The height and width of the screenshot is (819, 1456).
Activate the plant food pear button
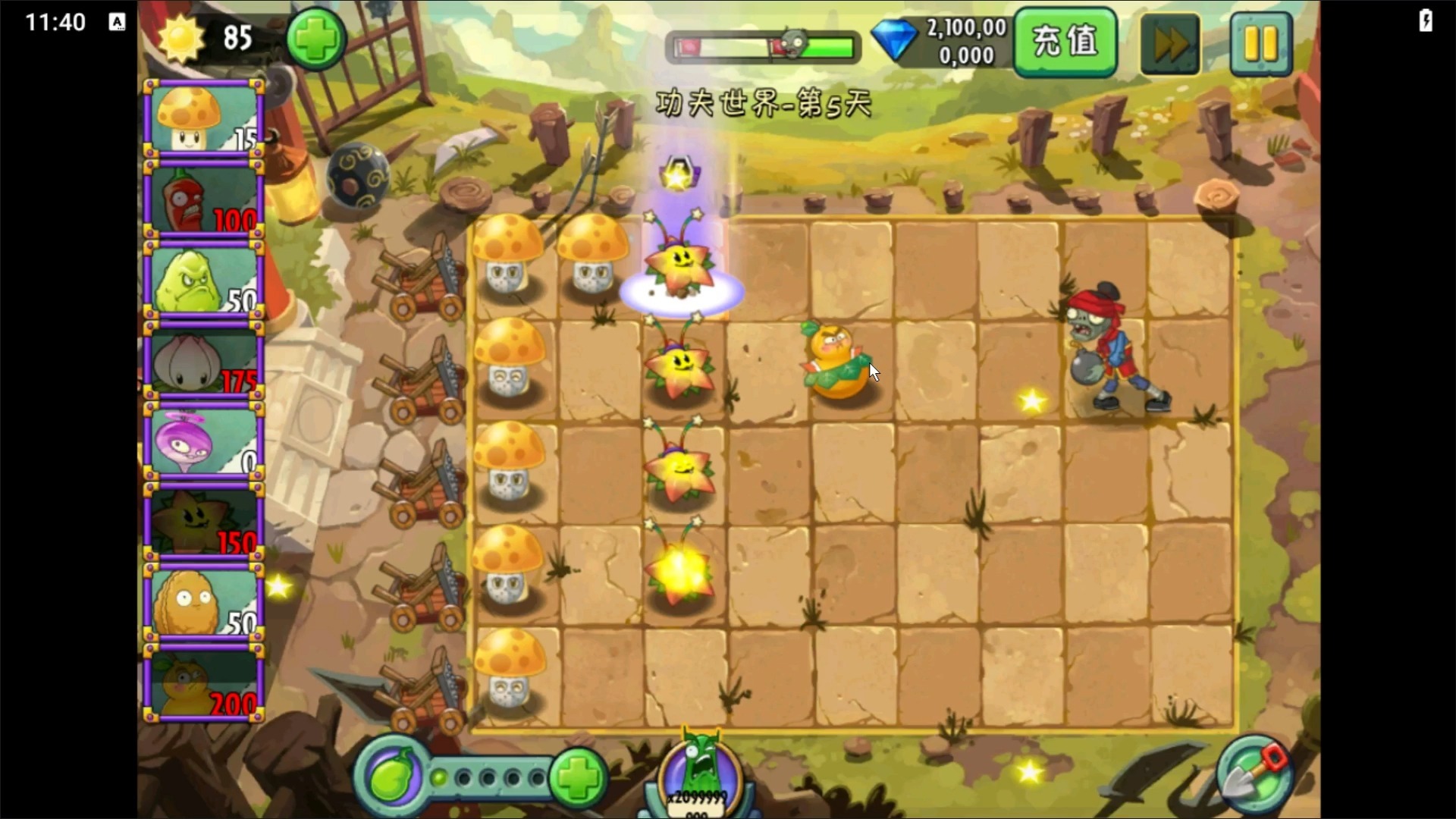click(391, 777)
